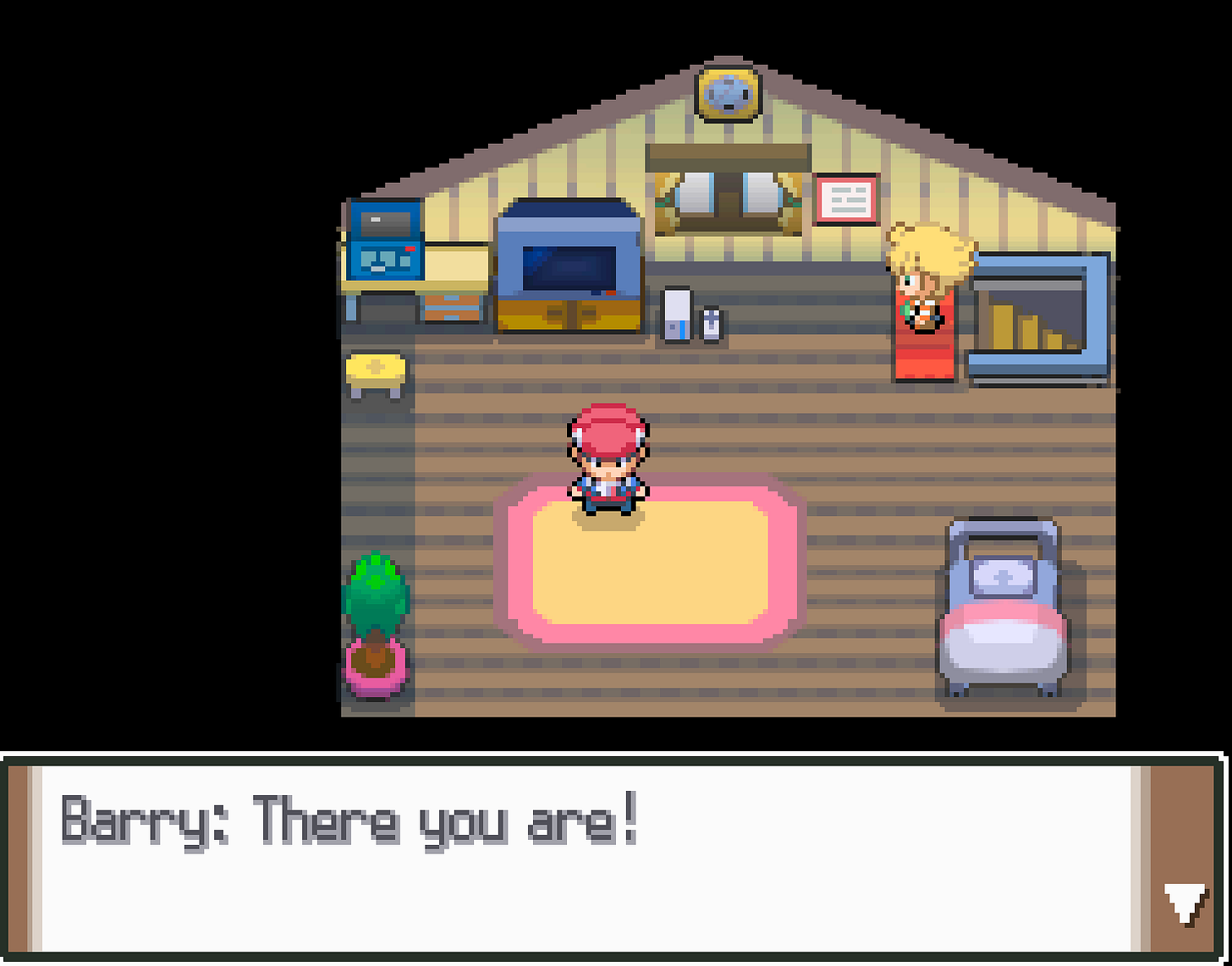Examine the potted plant
The height and width of the screenshot is (966, 1232).
coord(376,617)
